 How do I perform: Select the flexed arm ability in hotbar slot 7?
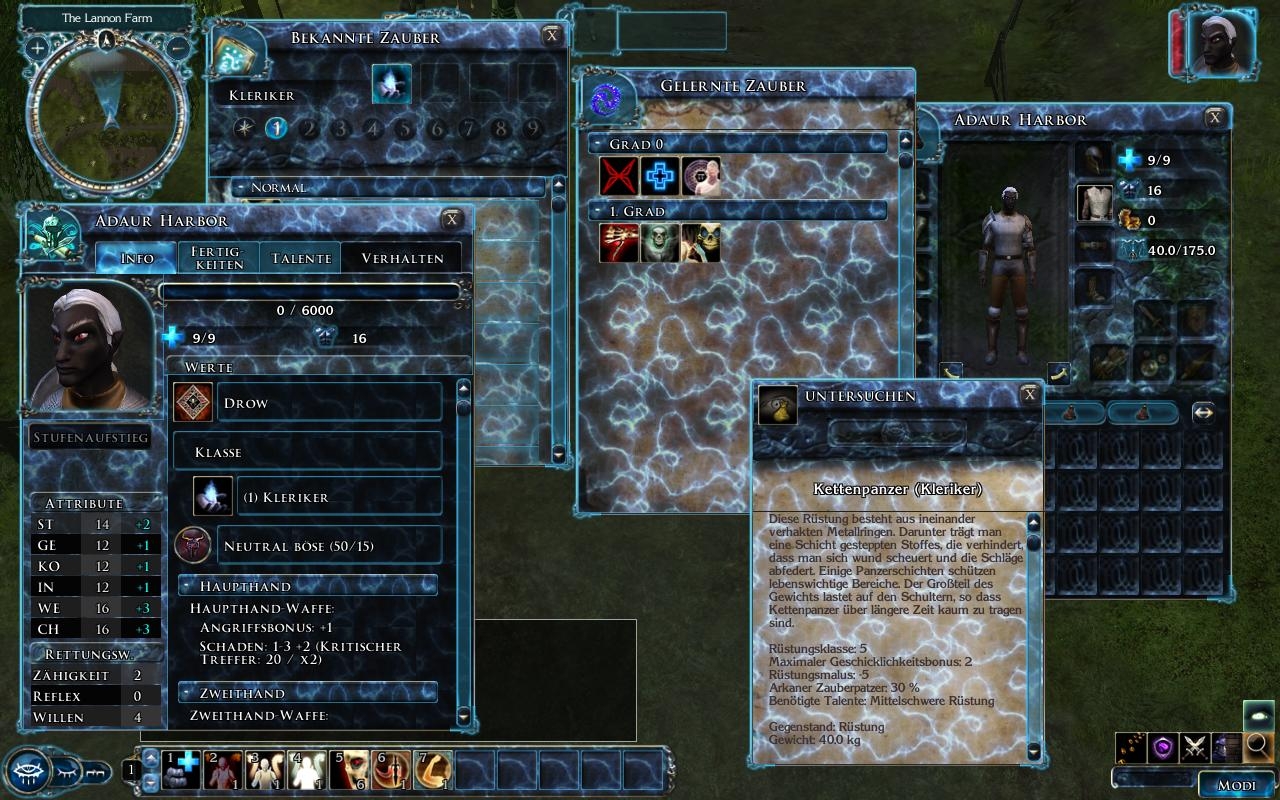[x=434, y=769]
